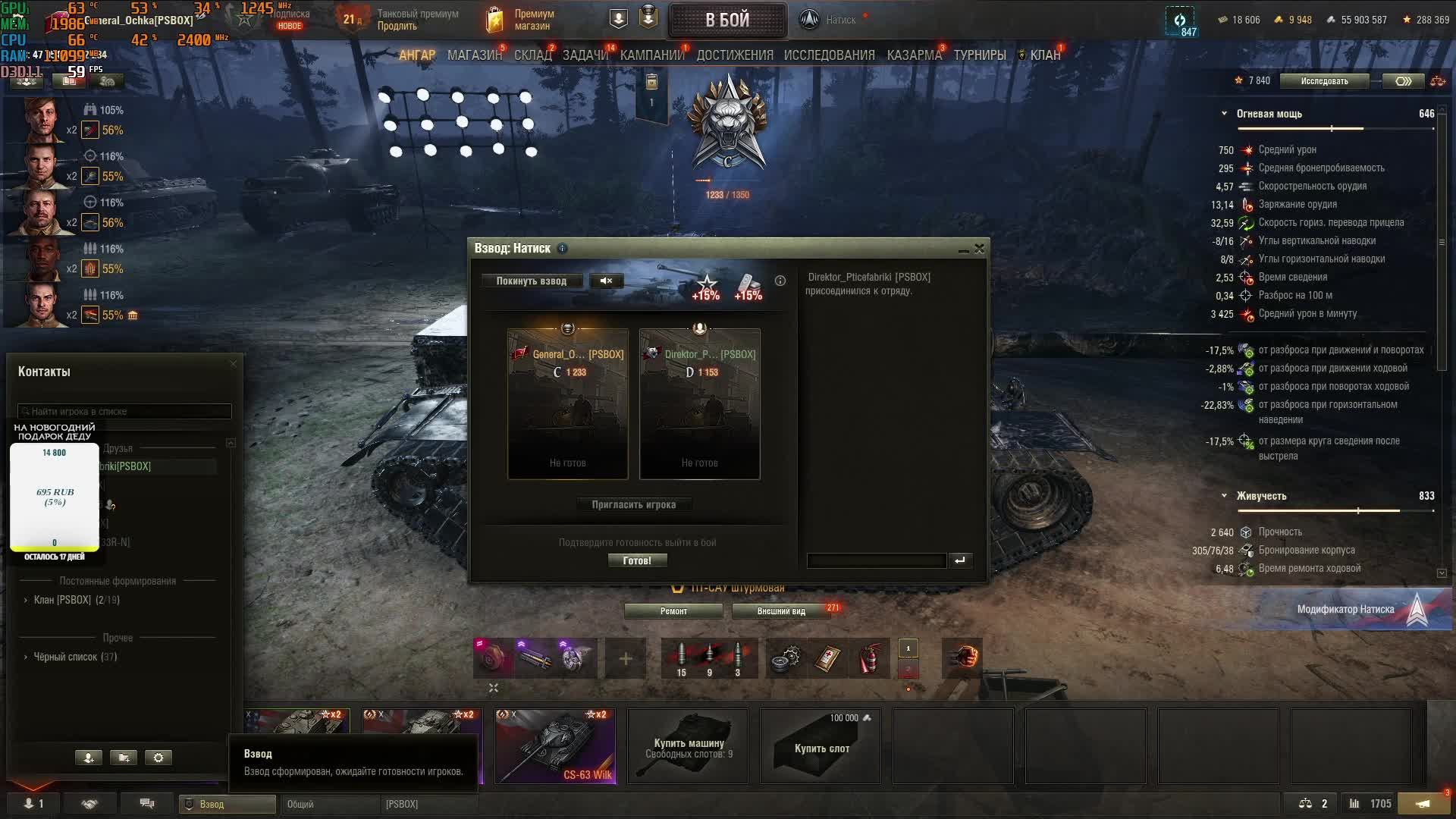Open the Ремонт service button
The height and width of the screenshot is (819, 1456).
pyautogui.click(x=673, y=611)
